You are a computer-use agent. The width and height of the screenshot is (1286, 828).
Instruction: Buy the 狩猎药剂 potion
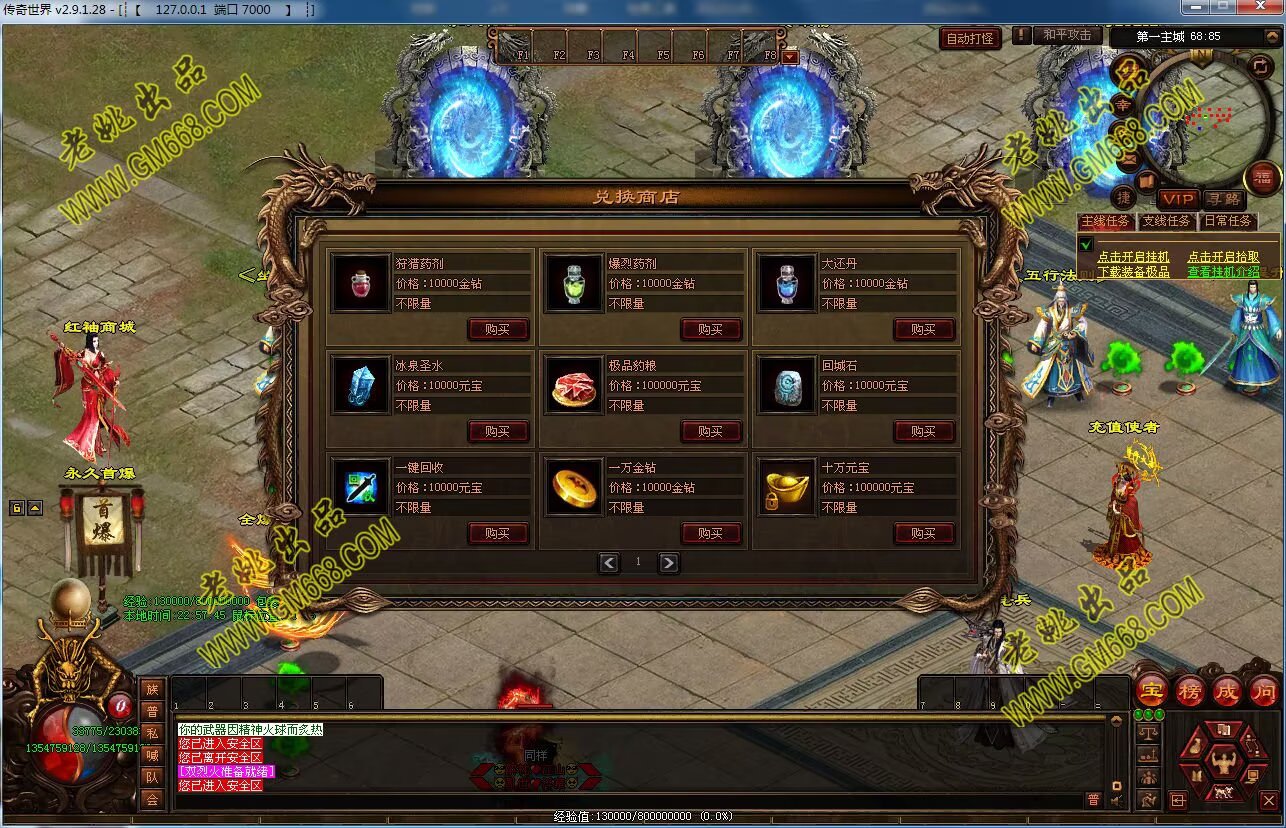pos(497,330)
